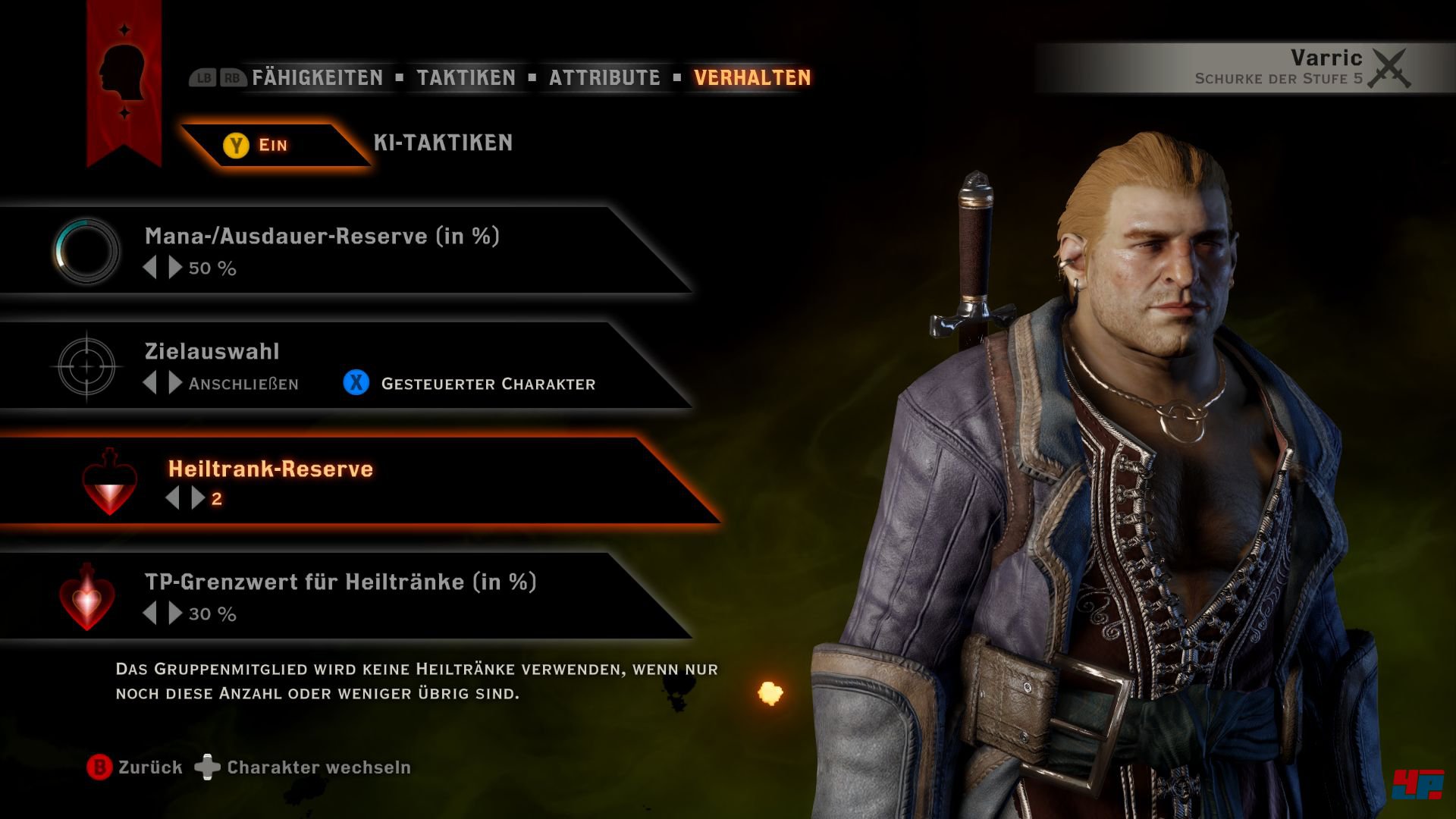Raise Heiltrank-Reserve with right arrow

click(198, 498)
